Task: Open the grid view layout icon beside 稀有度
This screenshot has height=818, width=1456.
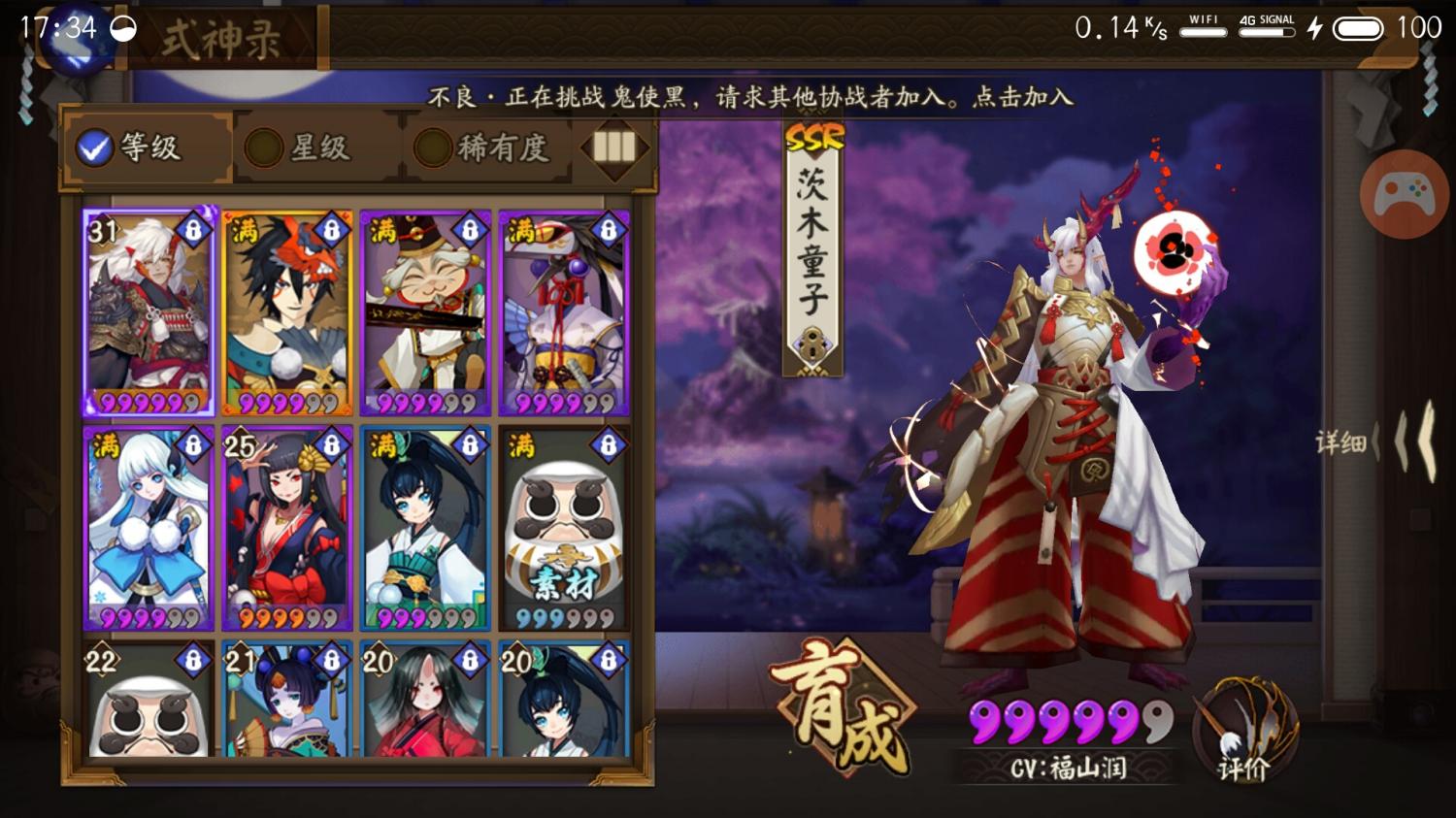Action: pos(615,148)
